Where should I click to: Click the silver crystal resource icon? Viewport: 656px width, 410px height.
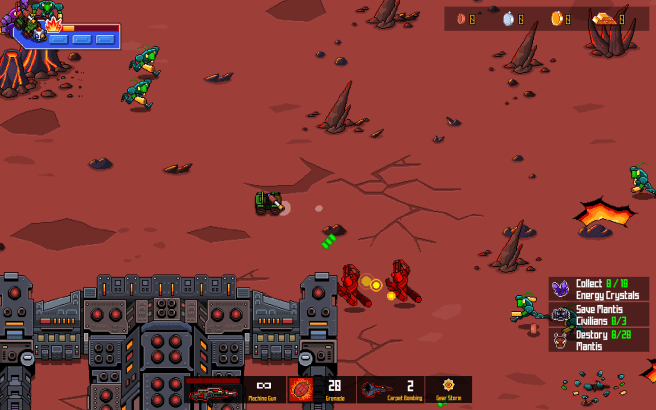pyautogui.click(x=508, y=18)
